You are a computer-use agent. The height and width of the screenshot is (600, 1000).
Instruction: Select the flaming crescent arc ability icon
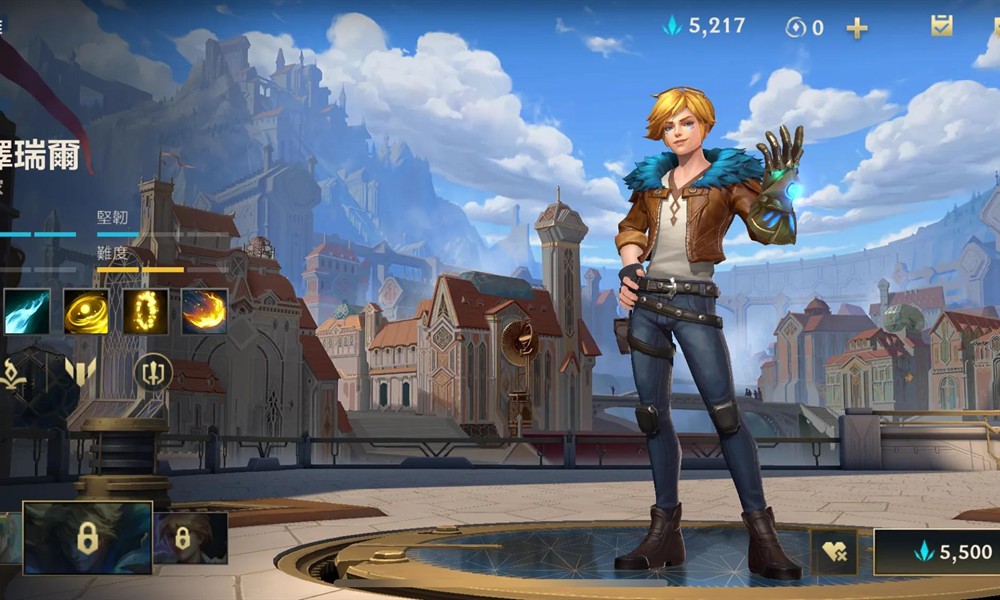tap(204, 312)
